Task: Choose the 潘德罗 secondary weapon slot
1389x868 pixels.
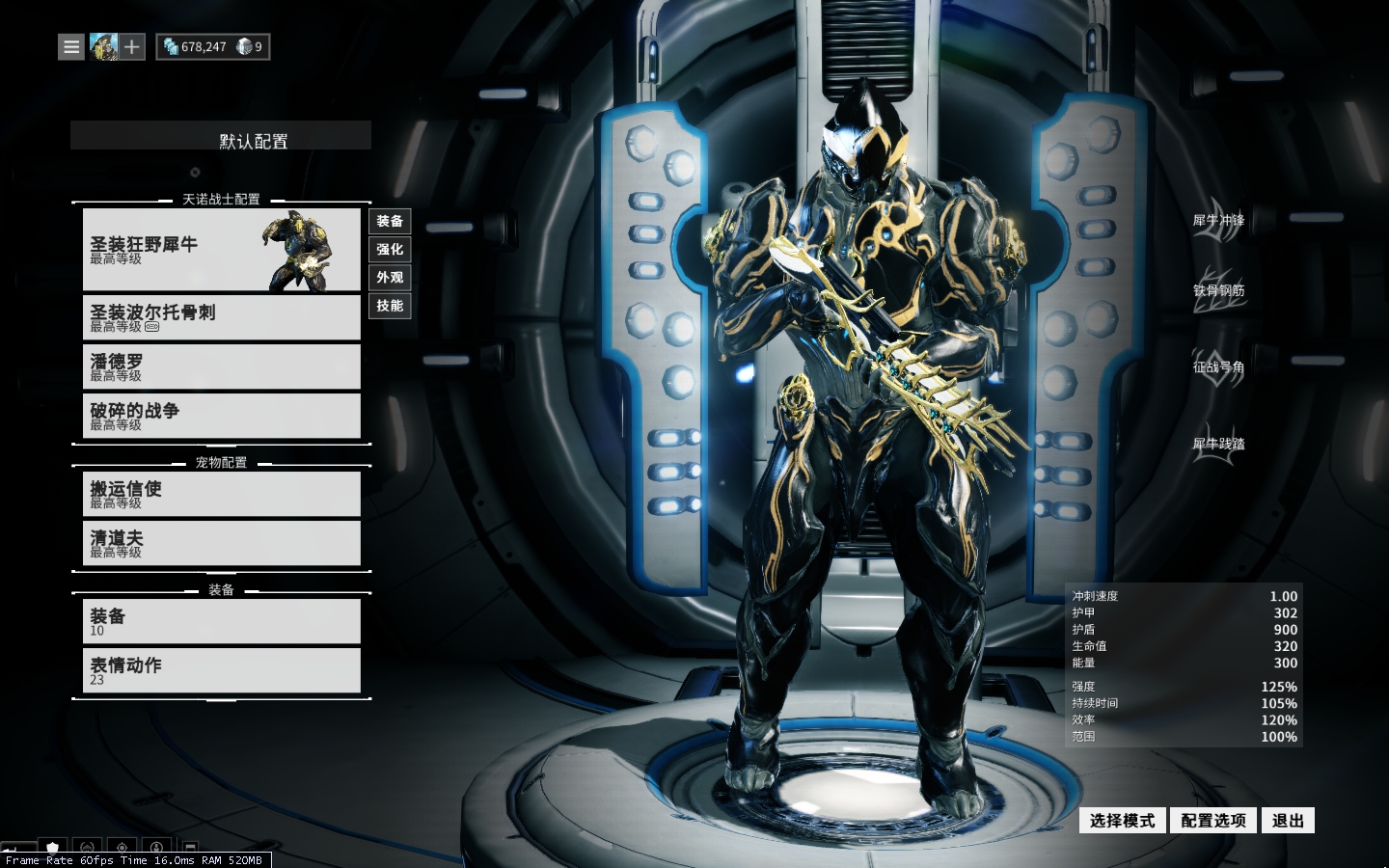Action: [x=221, y=366]
